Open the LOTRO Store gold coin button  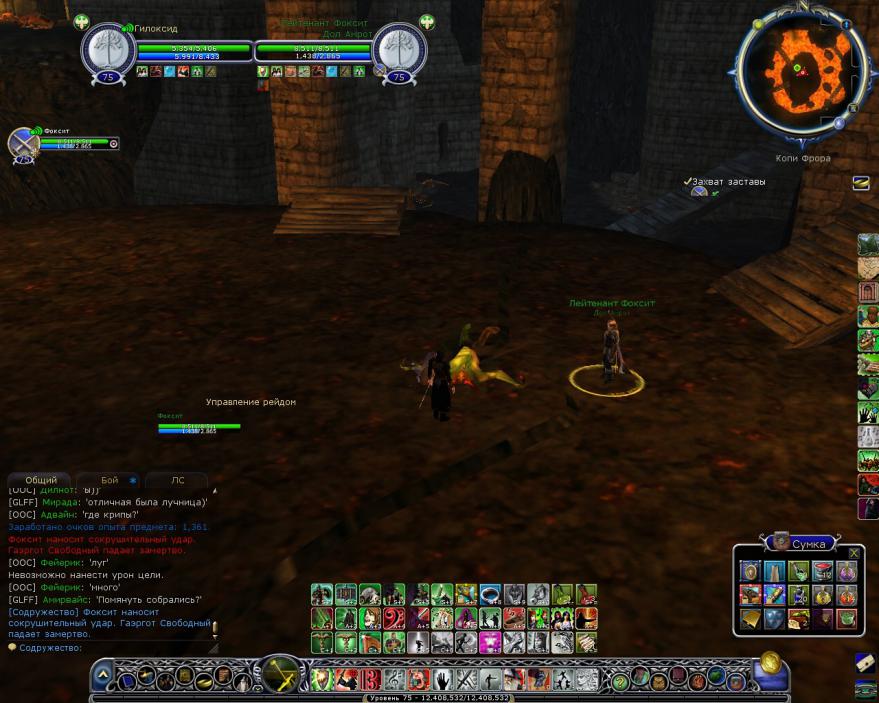770,662
